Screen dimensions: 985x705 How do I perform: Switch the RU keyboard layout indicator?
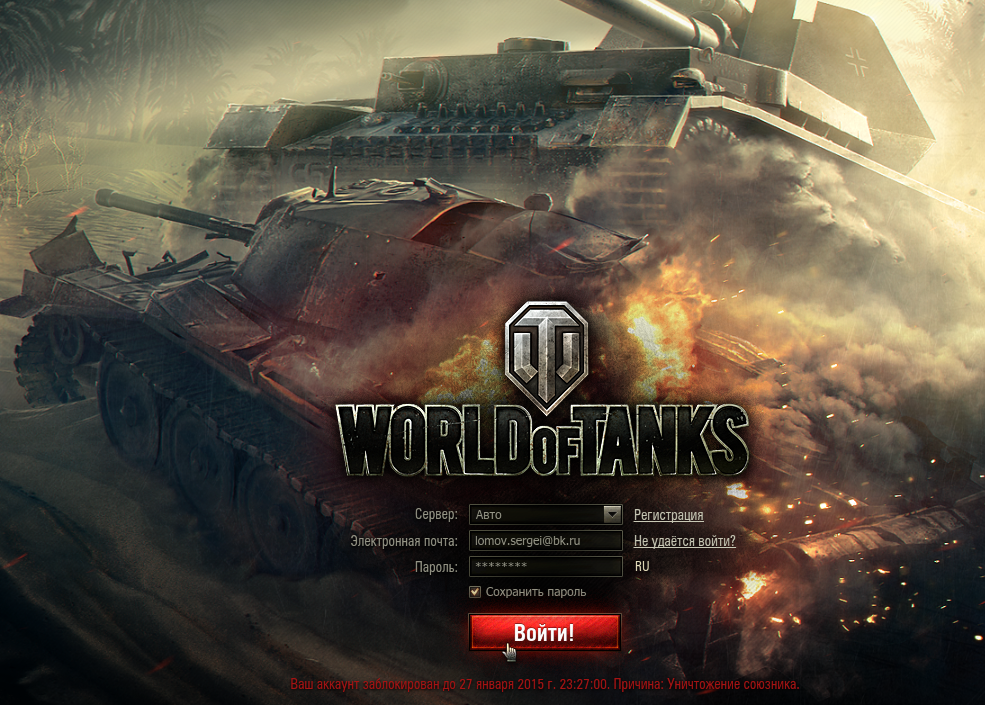click(642, 567)
